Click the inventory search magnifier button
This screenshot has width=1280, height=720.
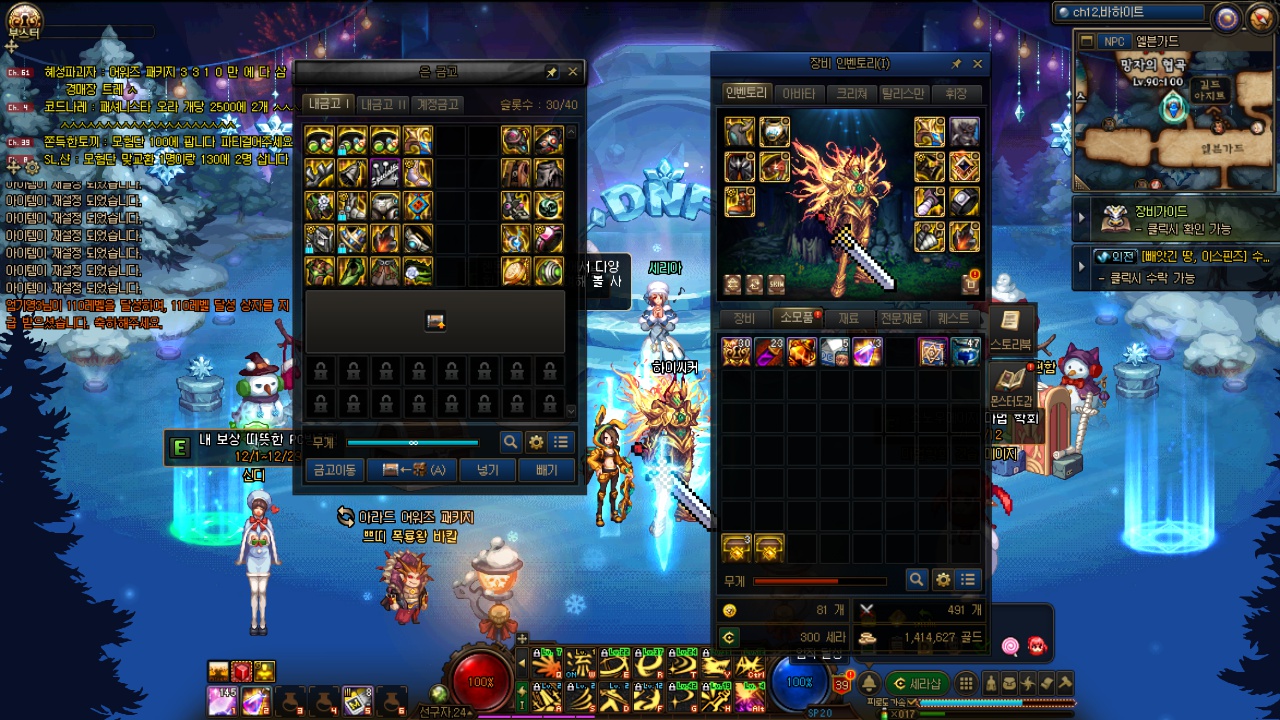click(916, 579)
